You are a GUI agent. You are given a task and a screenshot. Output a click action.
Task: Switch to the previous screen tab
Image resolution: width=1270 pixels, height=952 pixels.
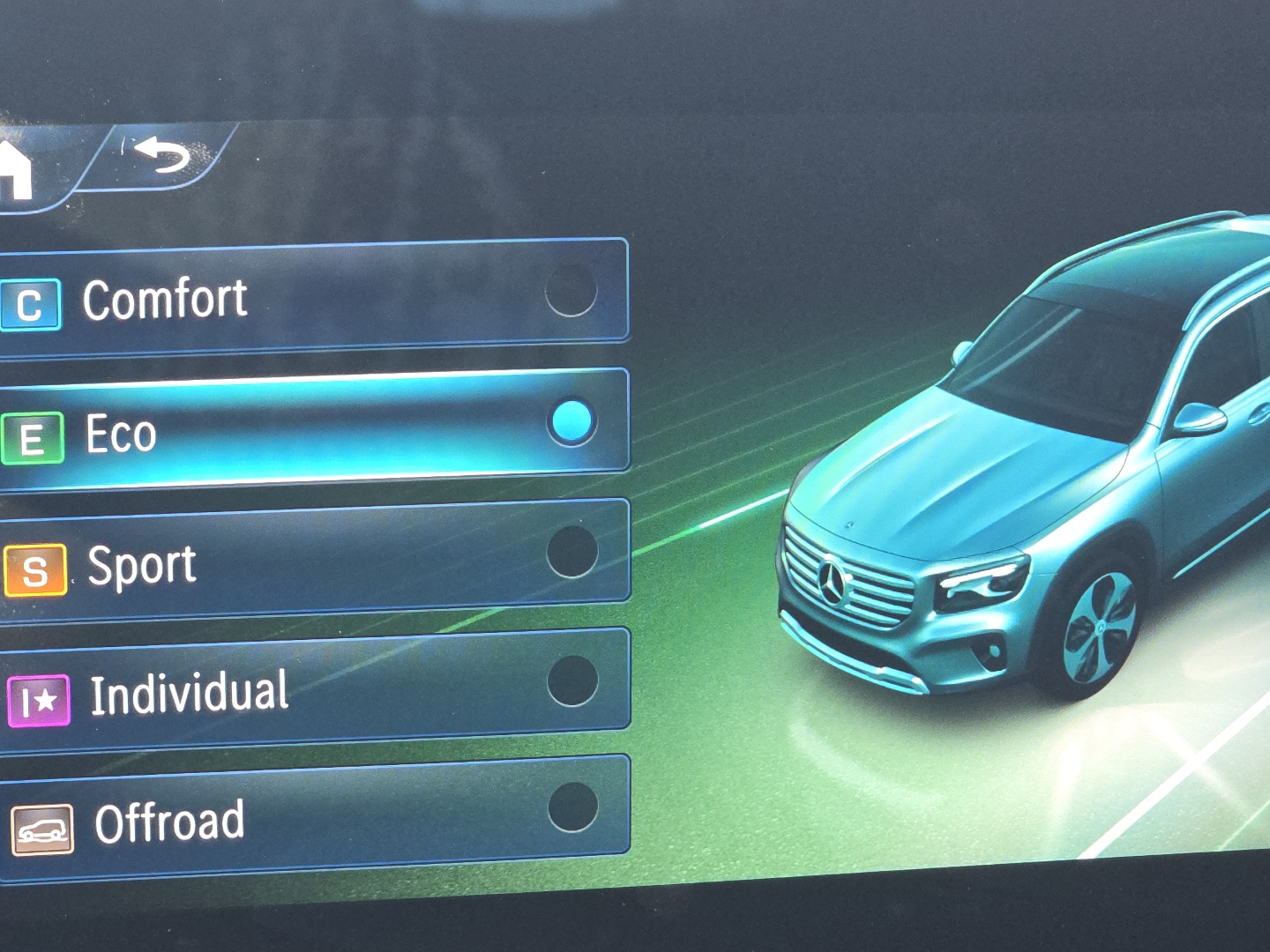(x=161, y=157)
